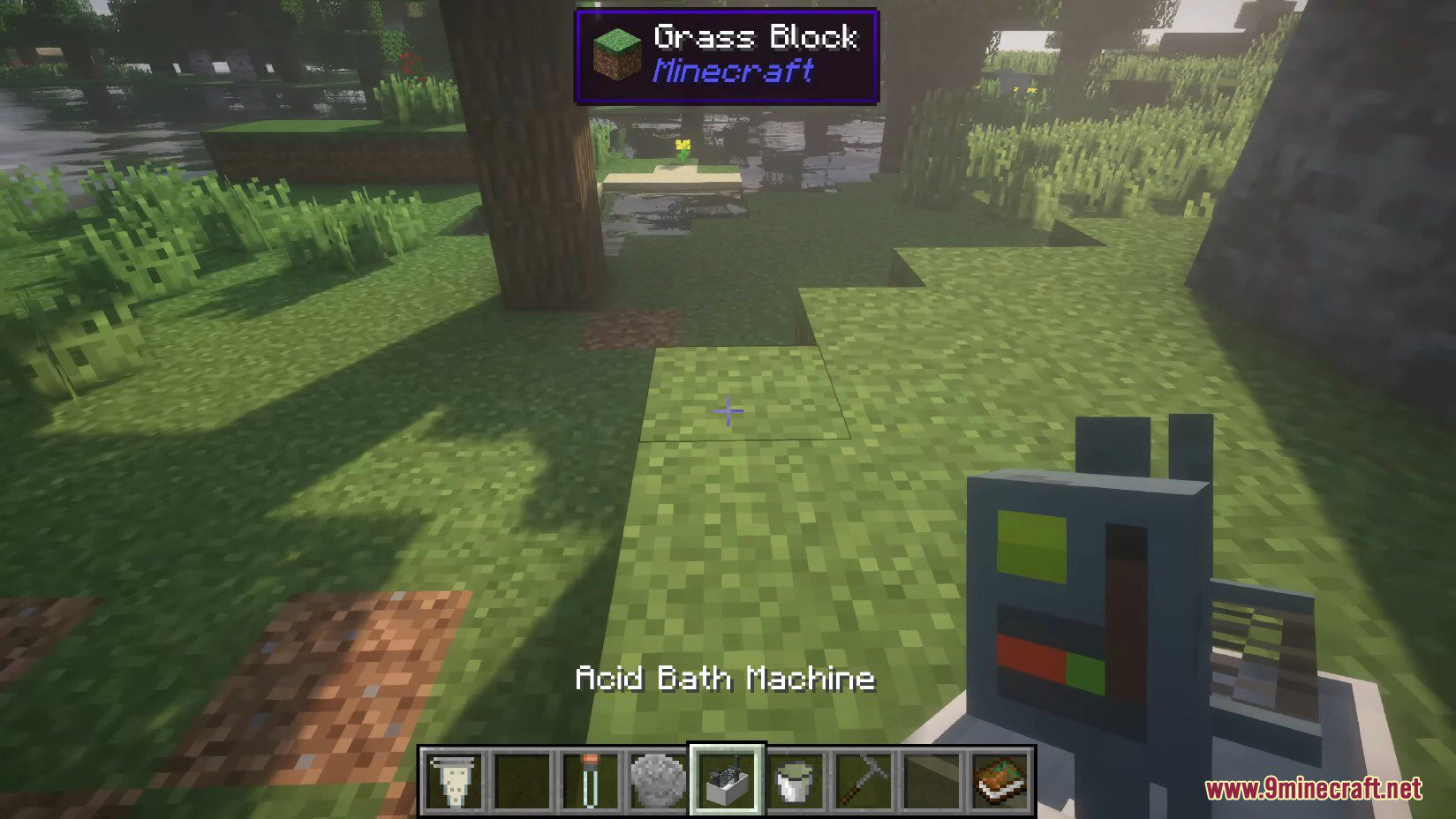The image size is (1456, 819).
Task: Select the brown guide book slot
Action: (1000, 780)
